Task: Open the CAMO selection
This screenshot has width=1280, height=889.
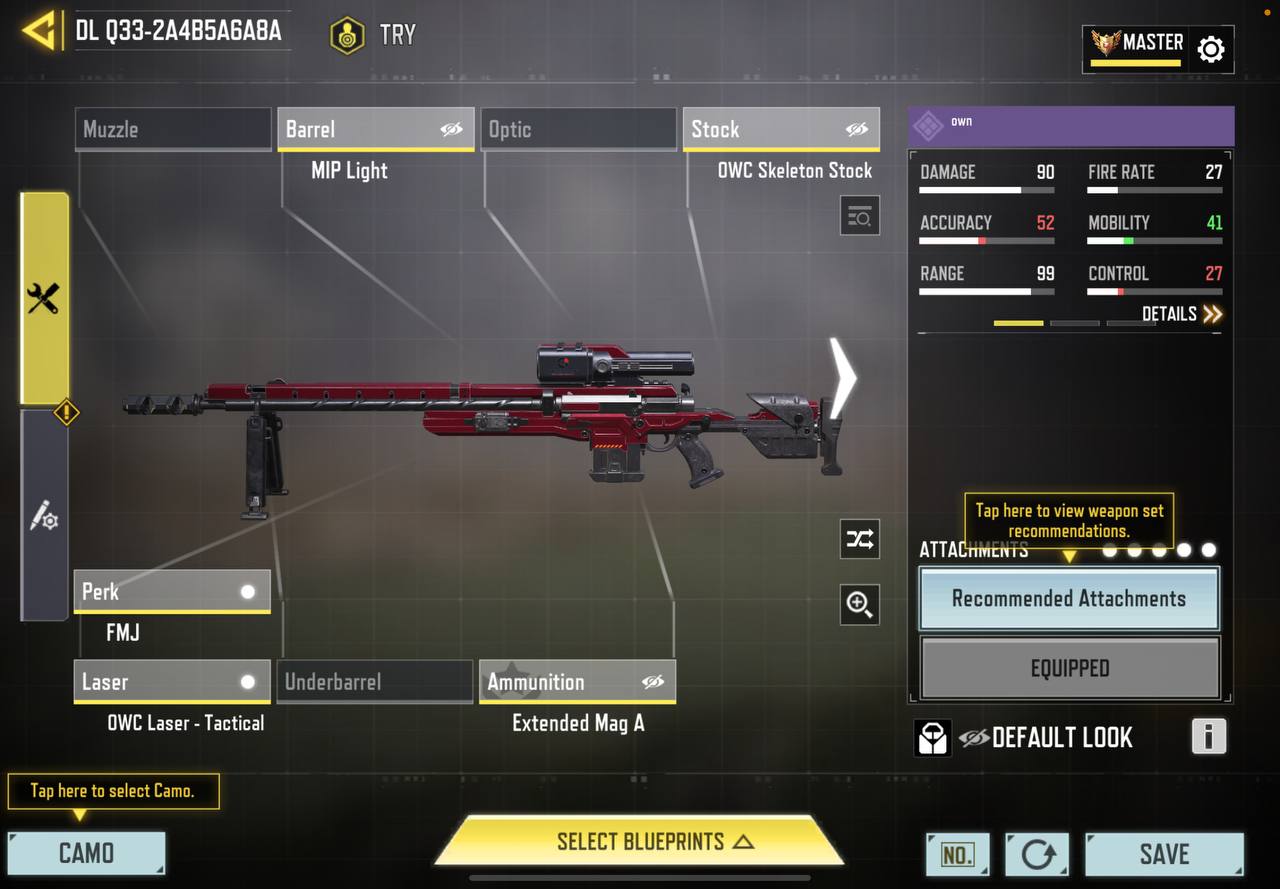Action: click(86, 853)
